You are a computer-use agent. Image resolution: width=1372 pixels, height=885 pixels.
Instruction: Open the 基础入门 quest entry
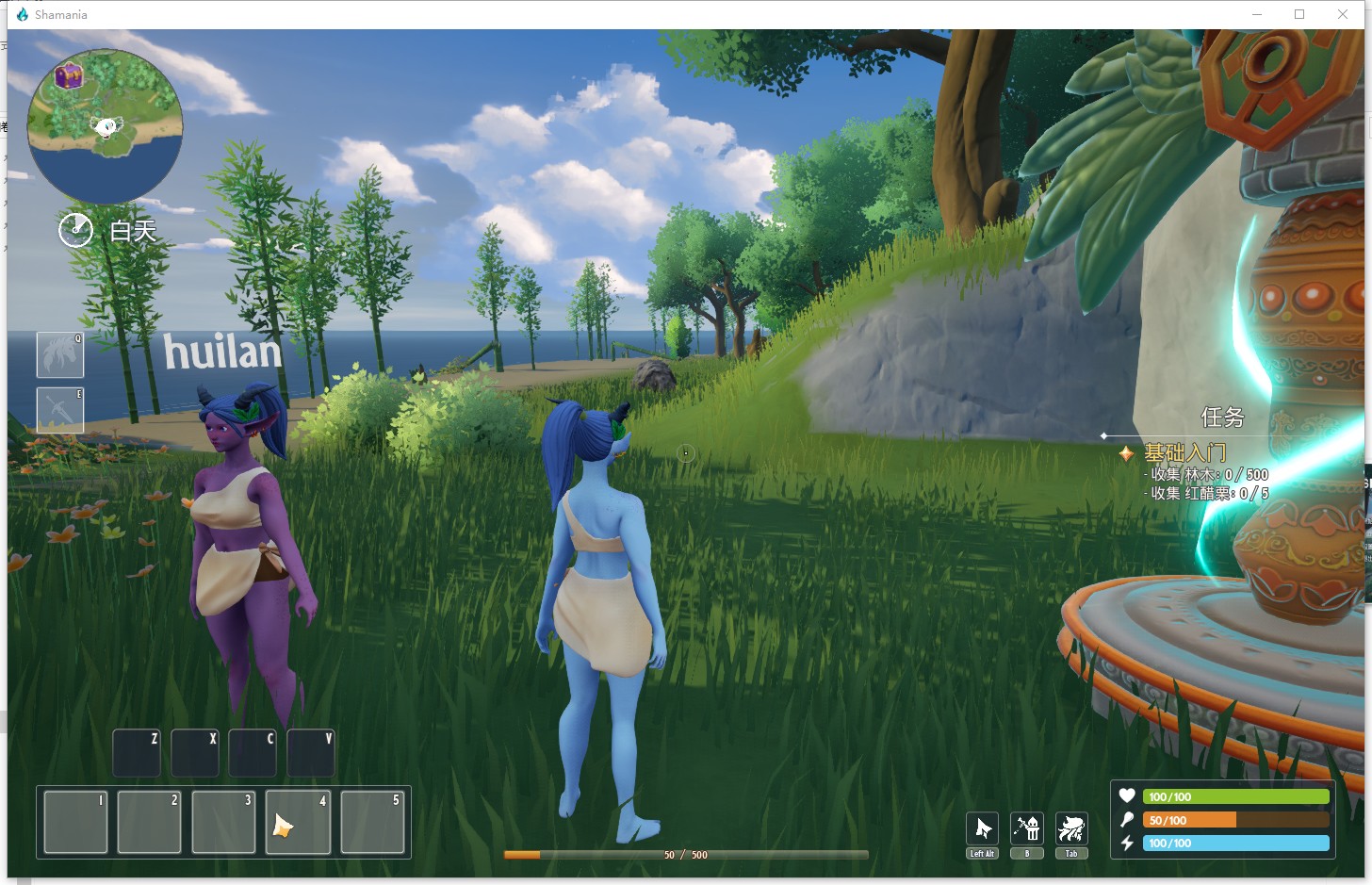(1184, 453)
